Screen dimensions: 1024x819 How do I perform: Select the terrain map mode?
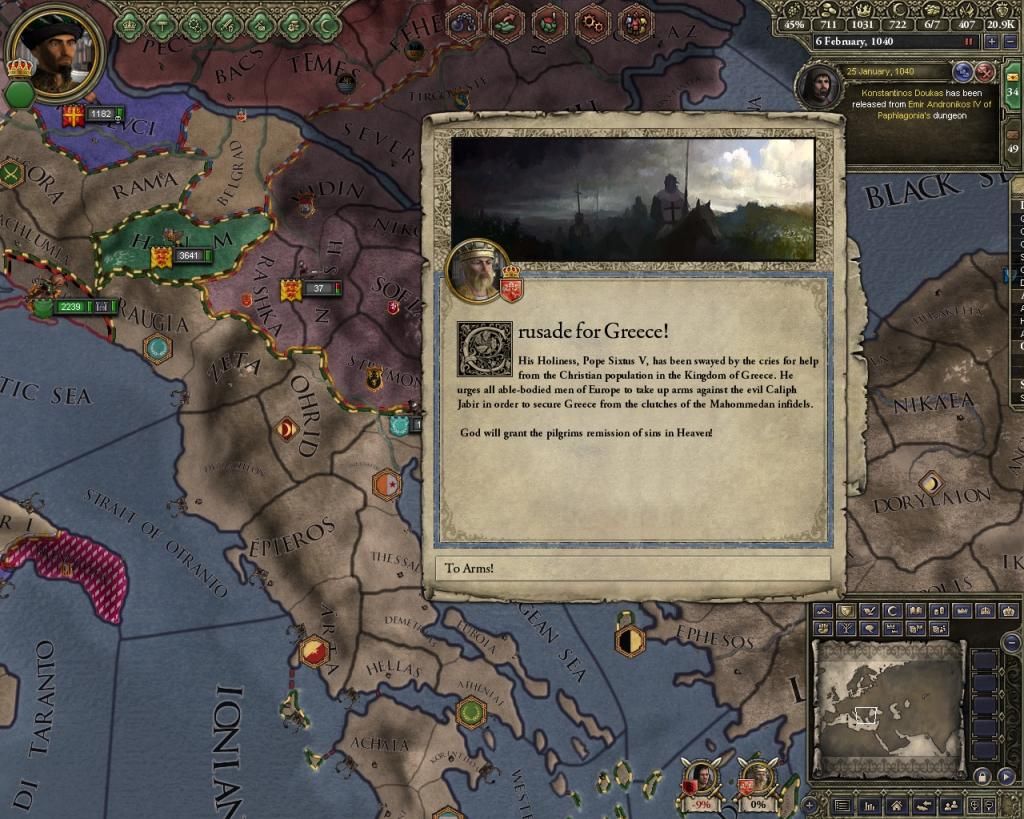pos(824,610)
